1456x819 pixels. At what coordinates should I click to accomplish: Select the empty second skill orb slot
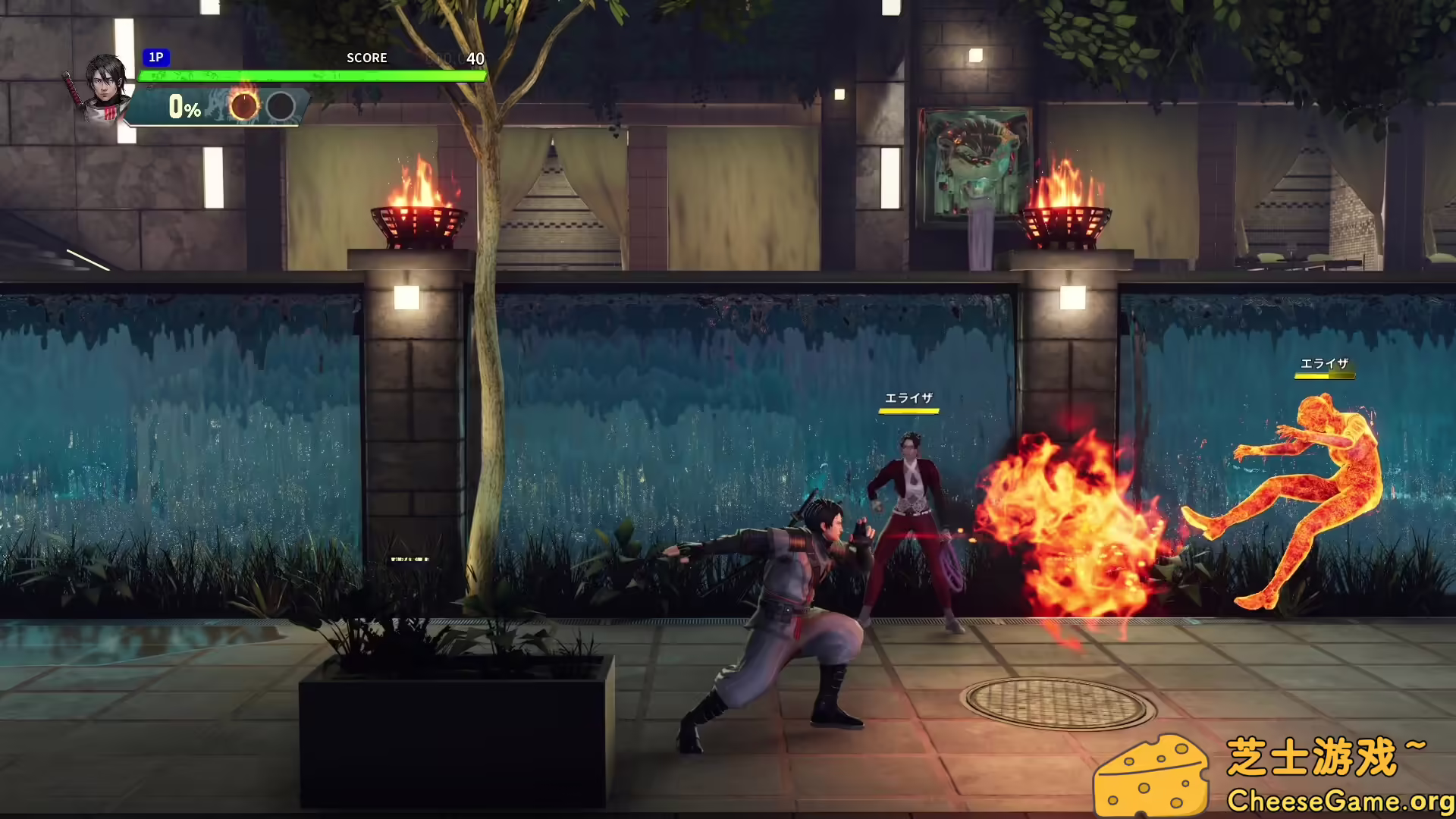281,107
